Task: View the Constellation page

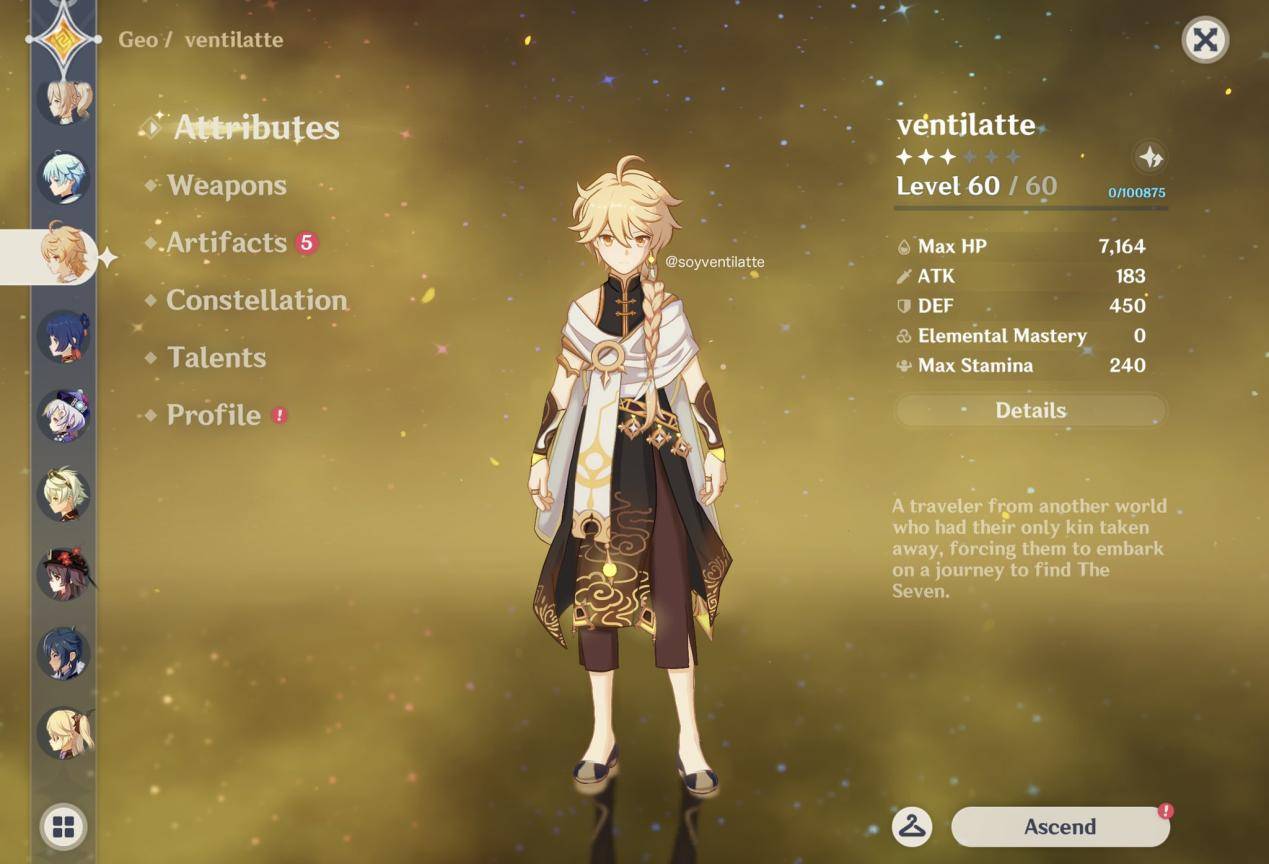Action: 256,300
